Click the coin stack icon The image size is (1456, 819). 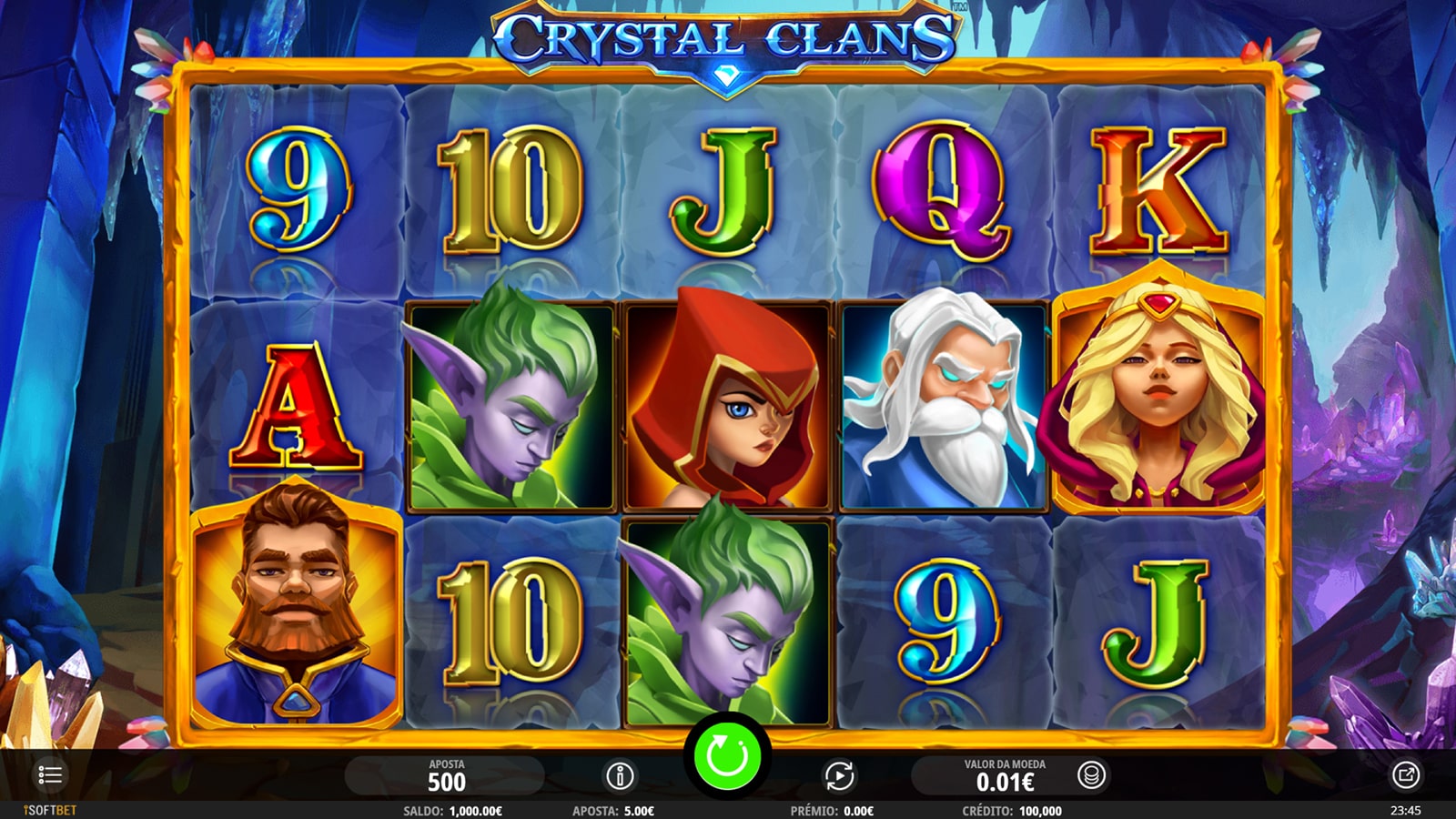tap(1091, 775)
